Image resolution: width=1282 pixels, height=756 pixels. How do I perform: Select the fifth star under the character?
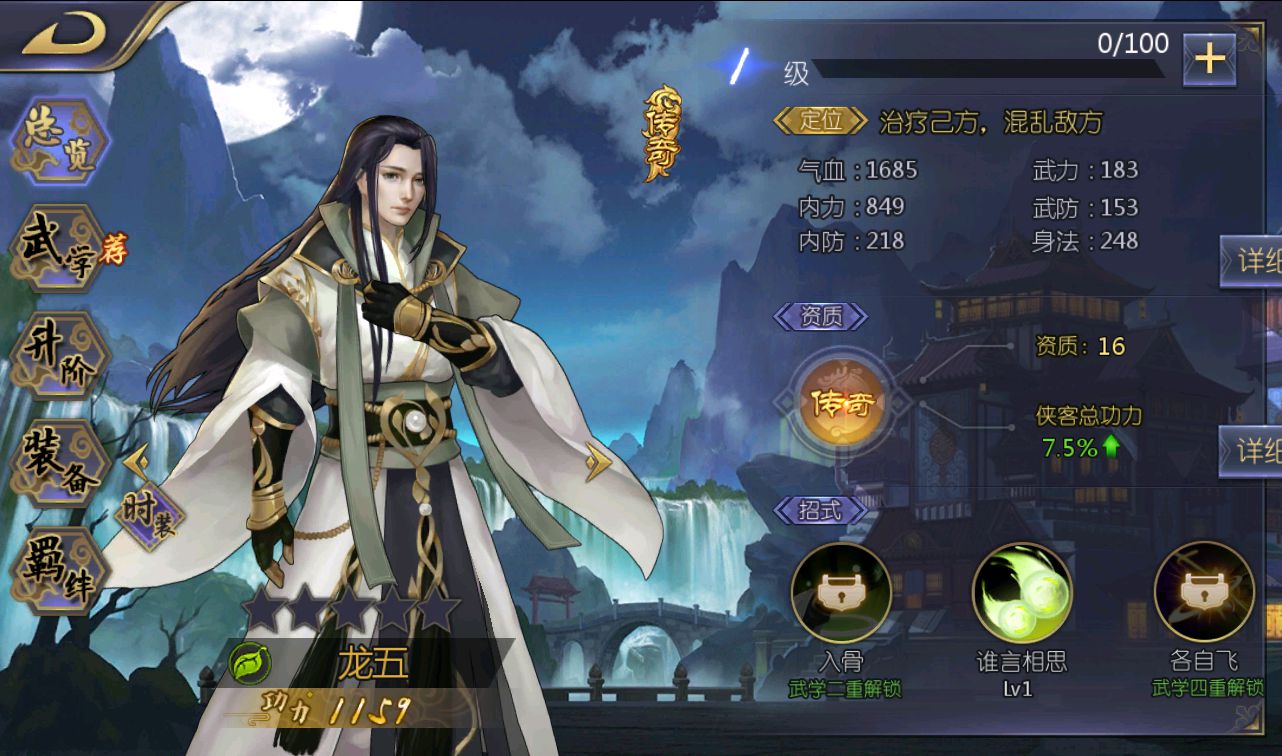coord(434,605)
